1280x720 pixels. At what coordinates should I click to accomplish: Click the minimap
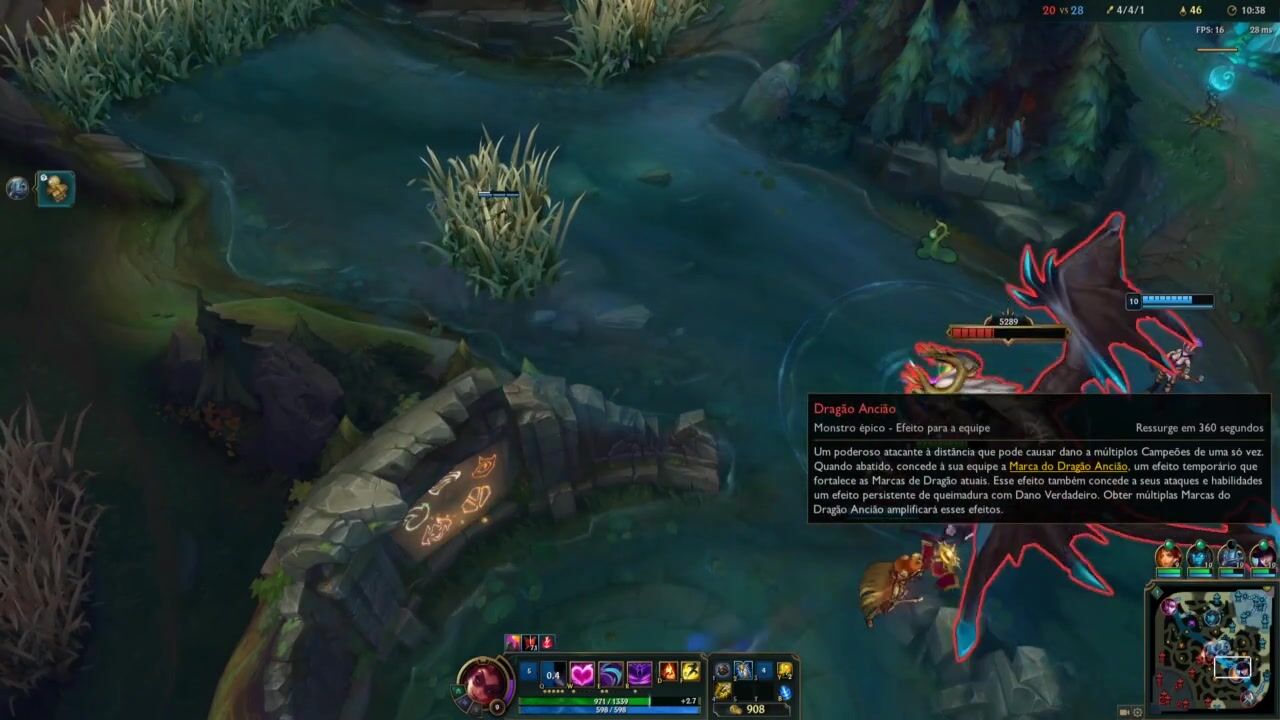point(1214,650)
